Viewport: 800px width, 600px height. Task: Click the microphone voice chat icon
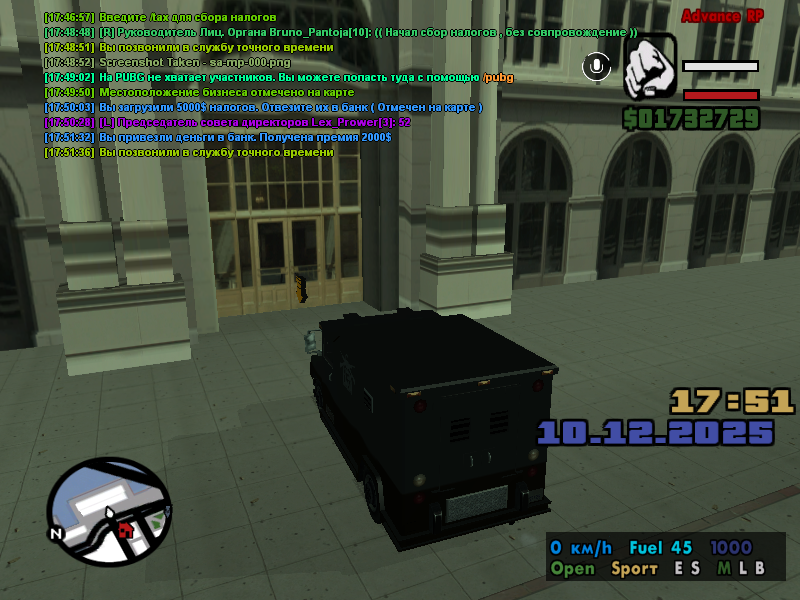[597, 67]
